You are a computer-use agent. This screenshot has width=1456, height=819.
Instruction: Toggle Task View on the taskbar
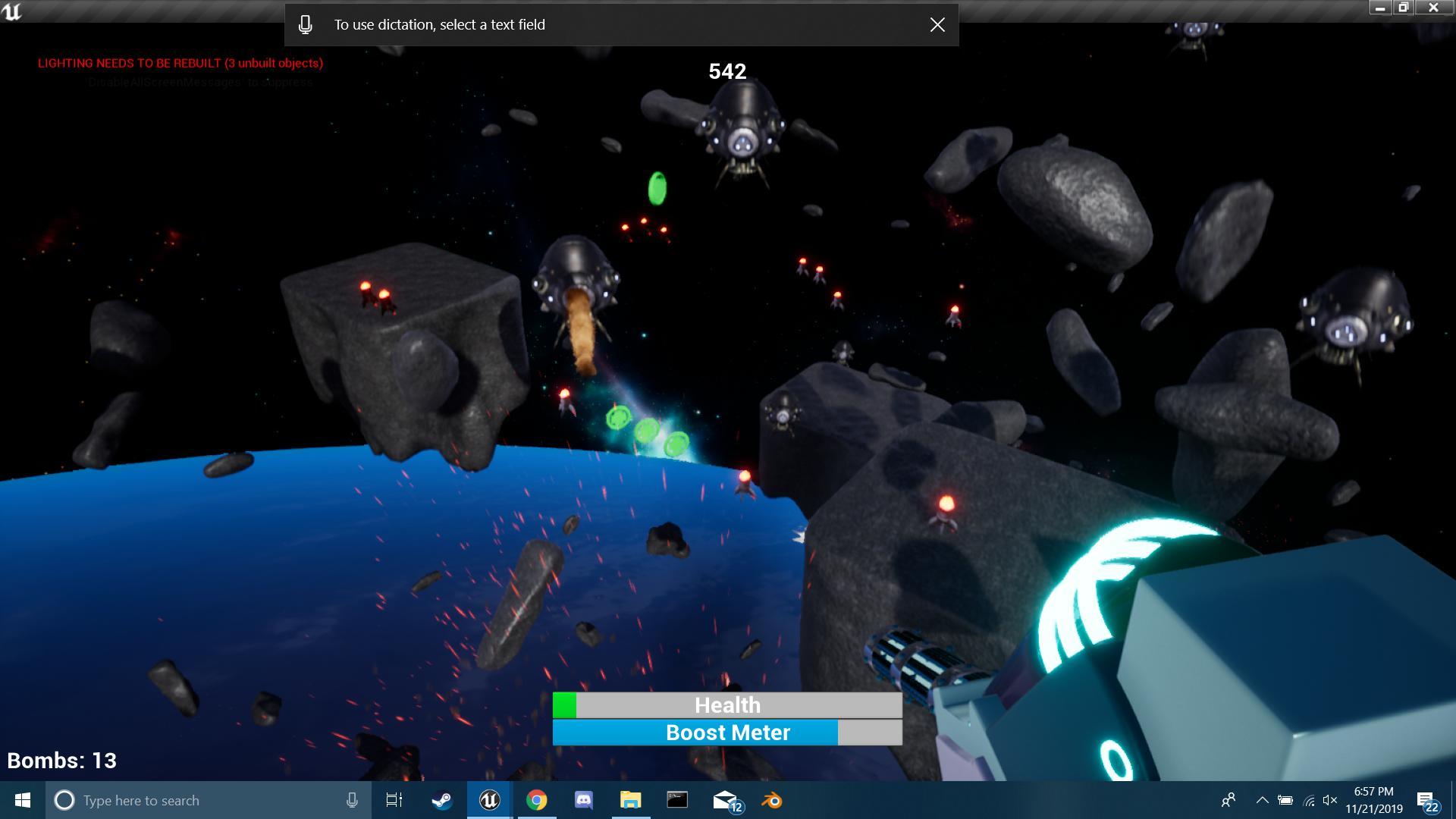pos(394,800)
